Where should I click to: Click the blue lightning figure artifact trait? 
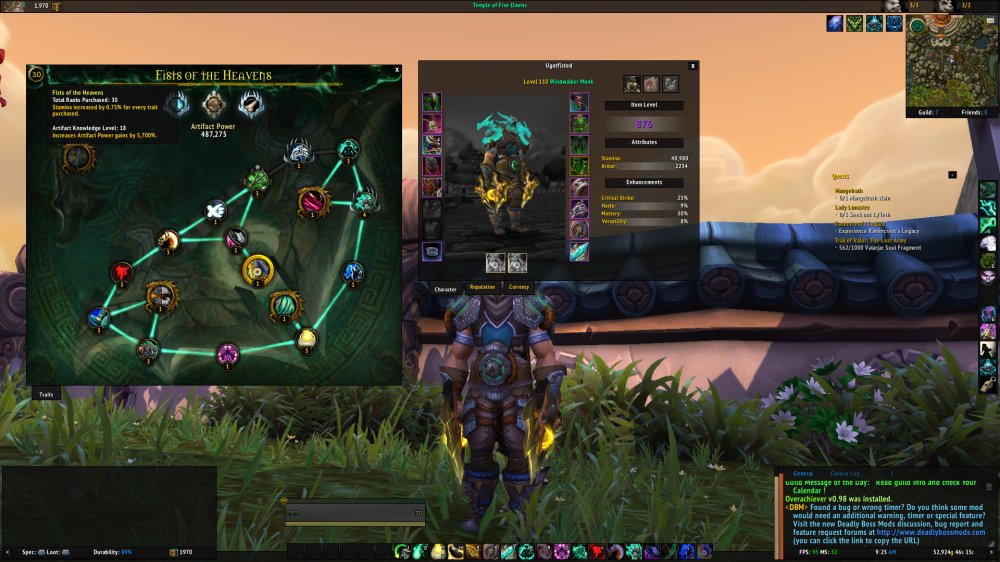[352, 272]
